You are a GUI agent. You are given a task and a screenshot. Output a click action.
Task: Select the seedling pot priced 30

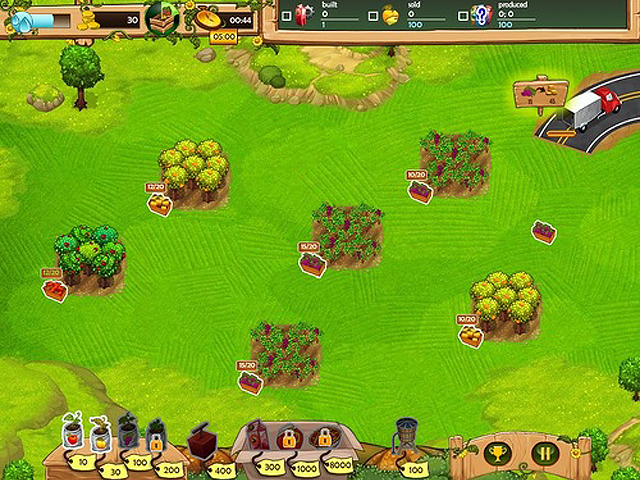click(99, 435)
